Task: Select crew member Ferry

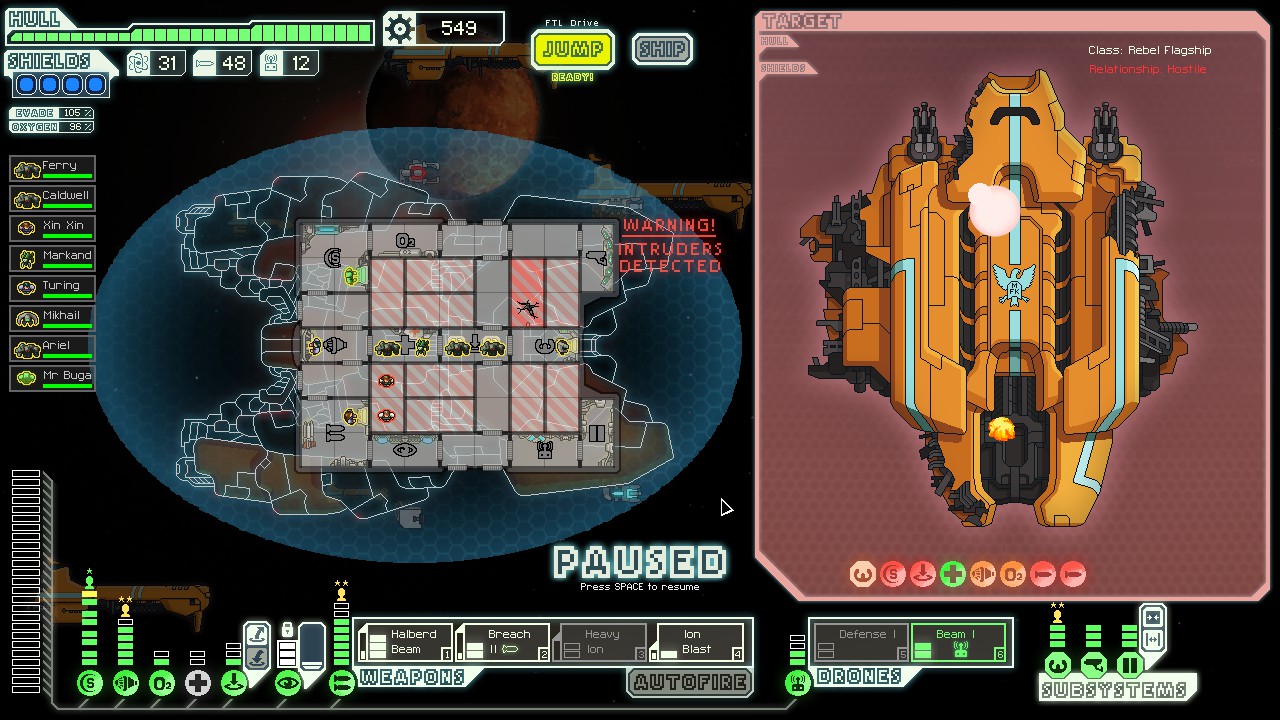Action: point(53,168)
